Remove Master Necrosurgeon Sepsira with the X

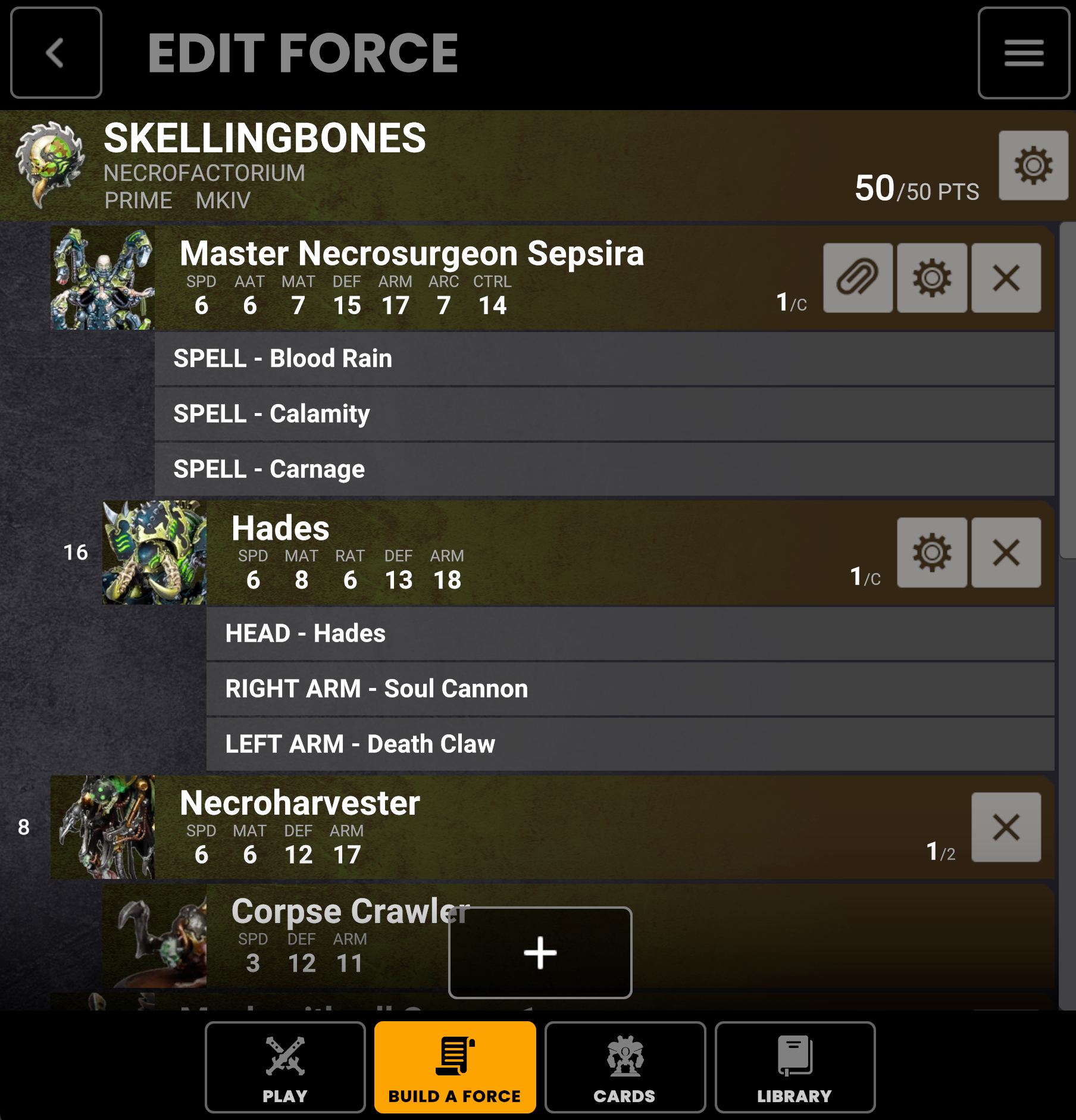[1005, 279]
